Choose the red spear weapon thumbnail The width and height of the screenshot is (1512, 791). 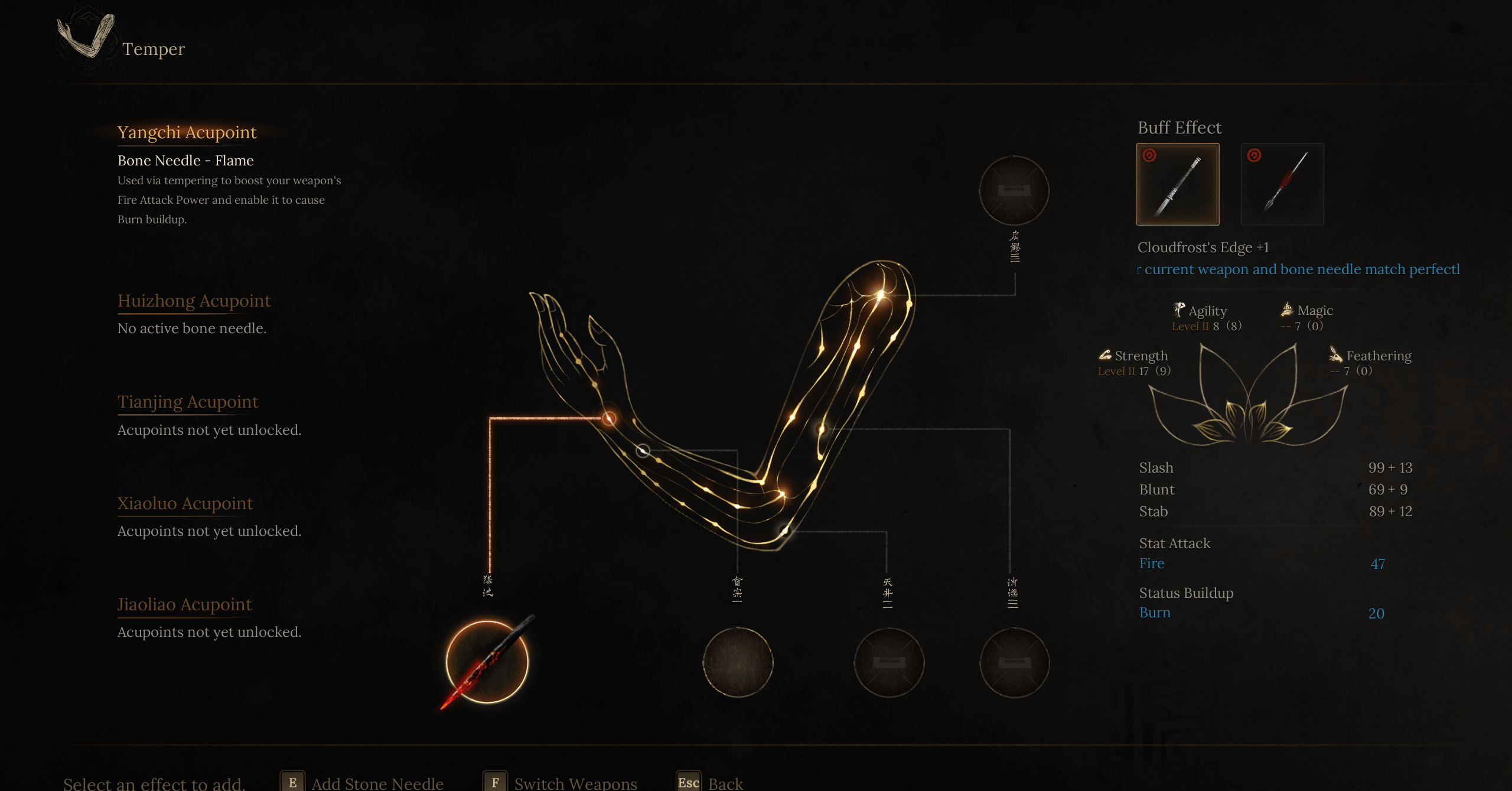pyautogui.click(x=1282, y=184)
